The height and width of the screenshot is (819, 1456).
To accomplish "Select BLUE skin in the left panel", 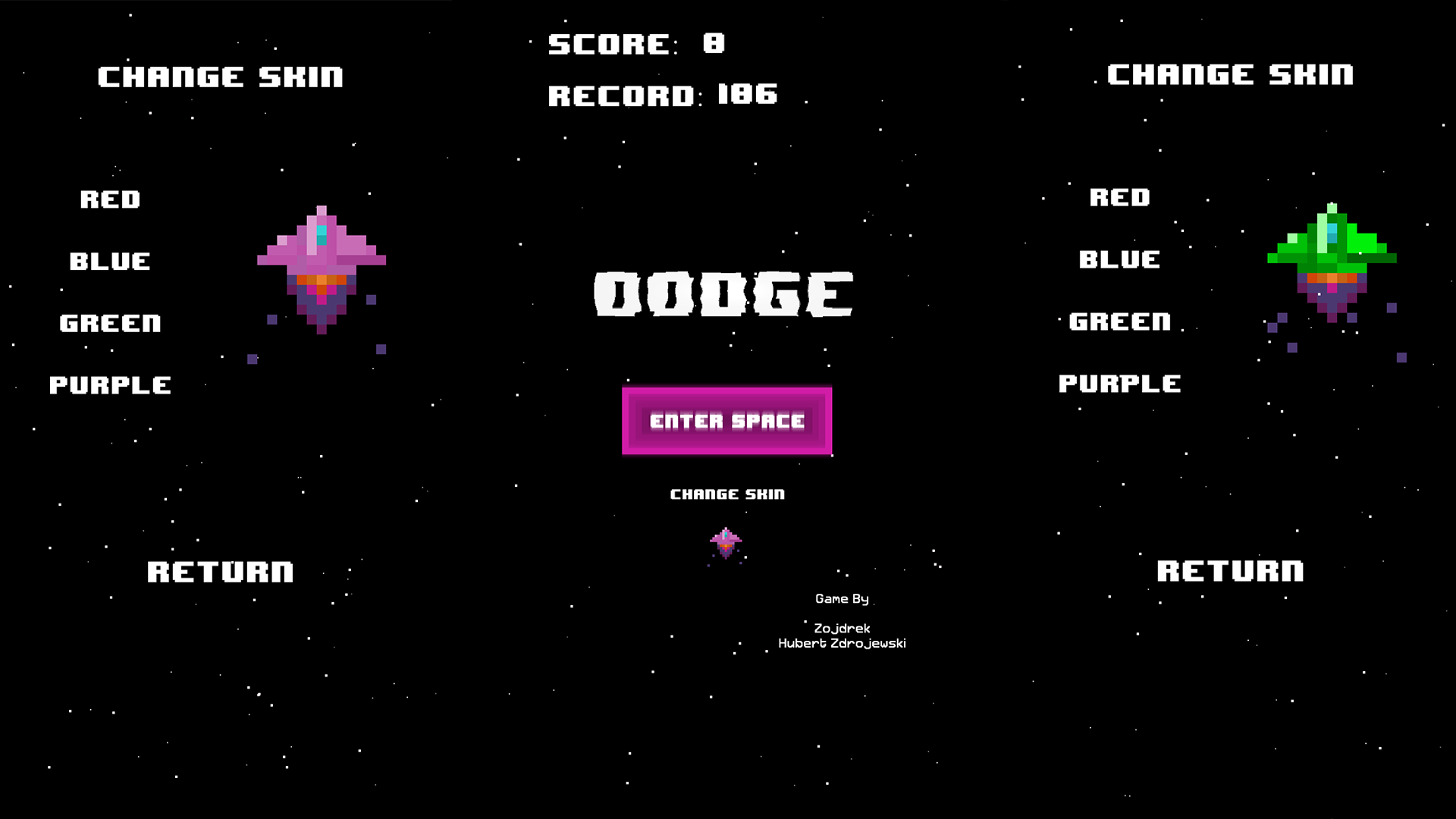I will (108, 262).
